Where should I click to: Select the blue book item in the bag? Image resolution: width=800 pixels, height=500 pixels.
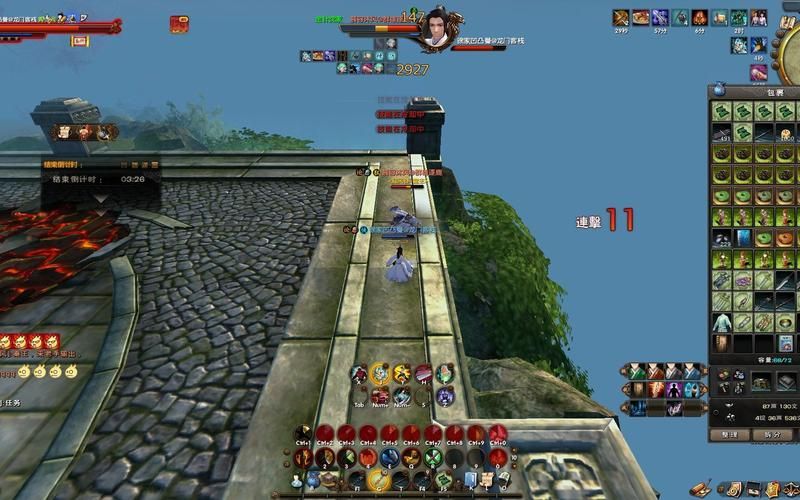pos(743,238)
